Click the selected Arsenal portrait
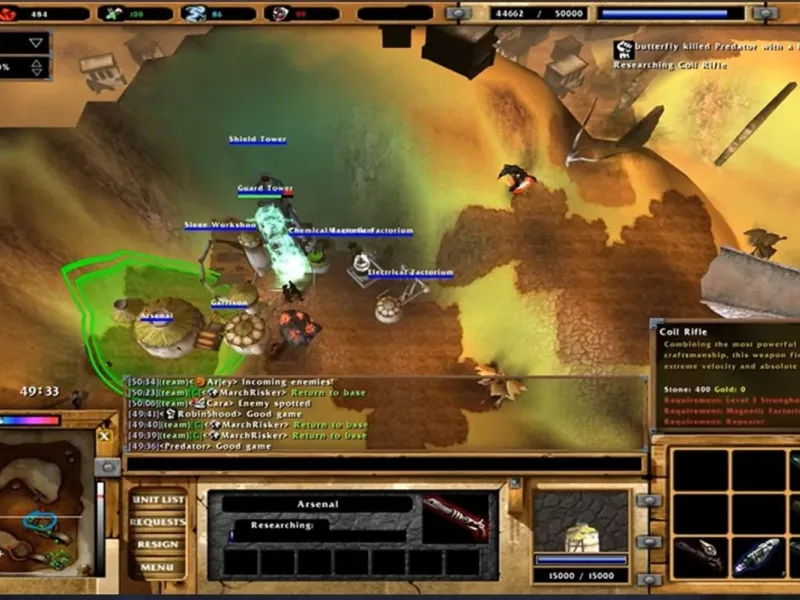 pyautogui.click(x=580, y=522)
